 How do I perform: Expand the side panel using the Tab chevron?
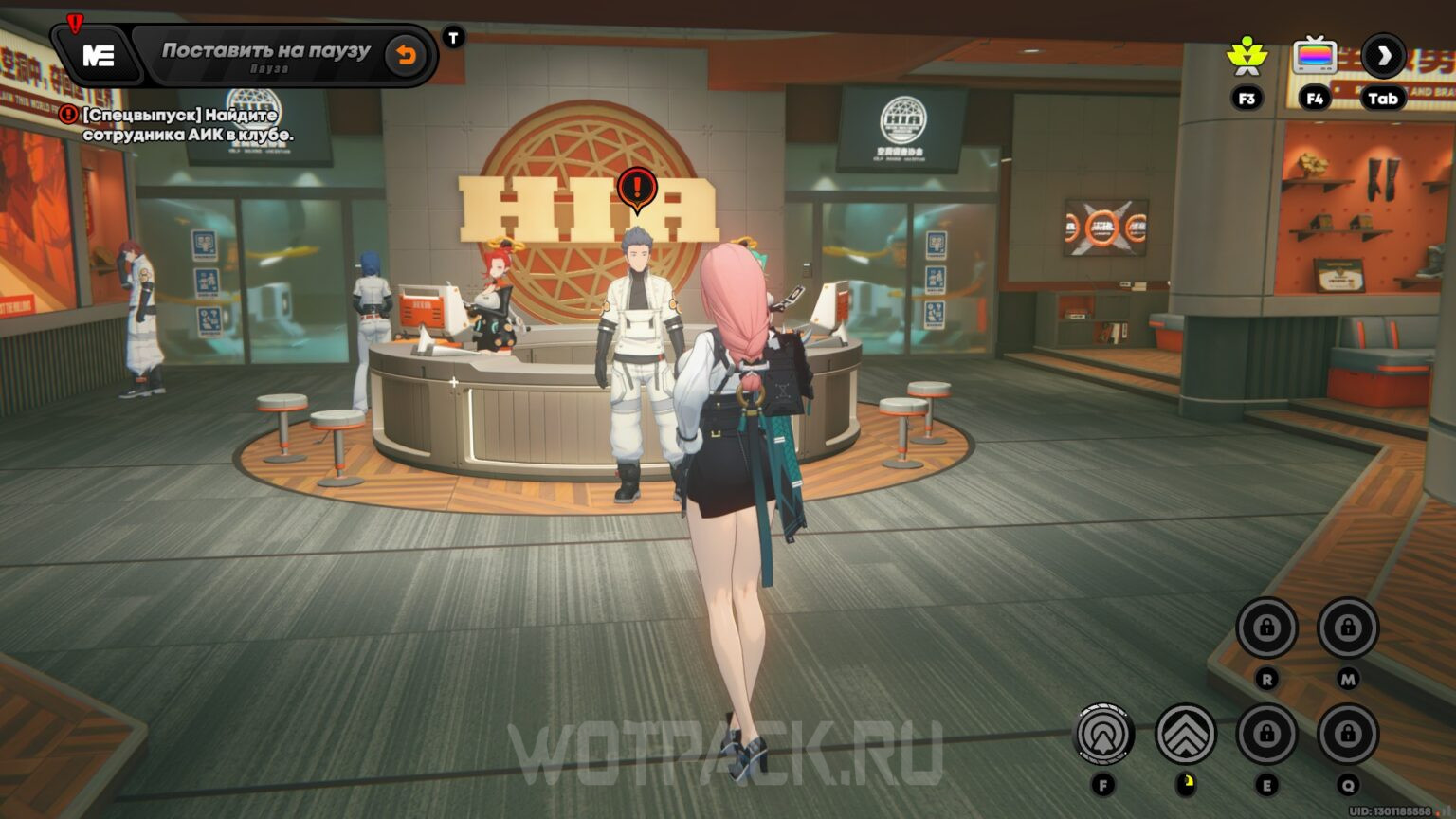point(1382,54)
